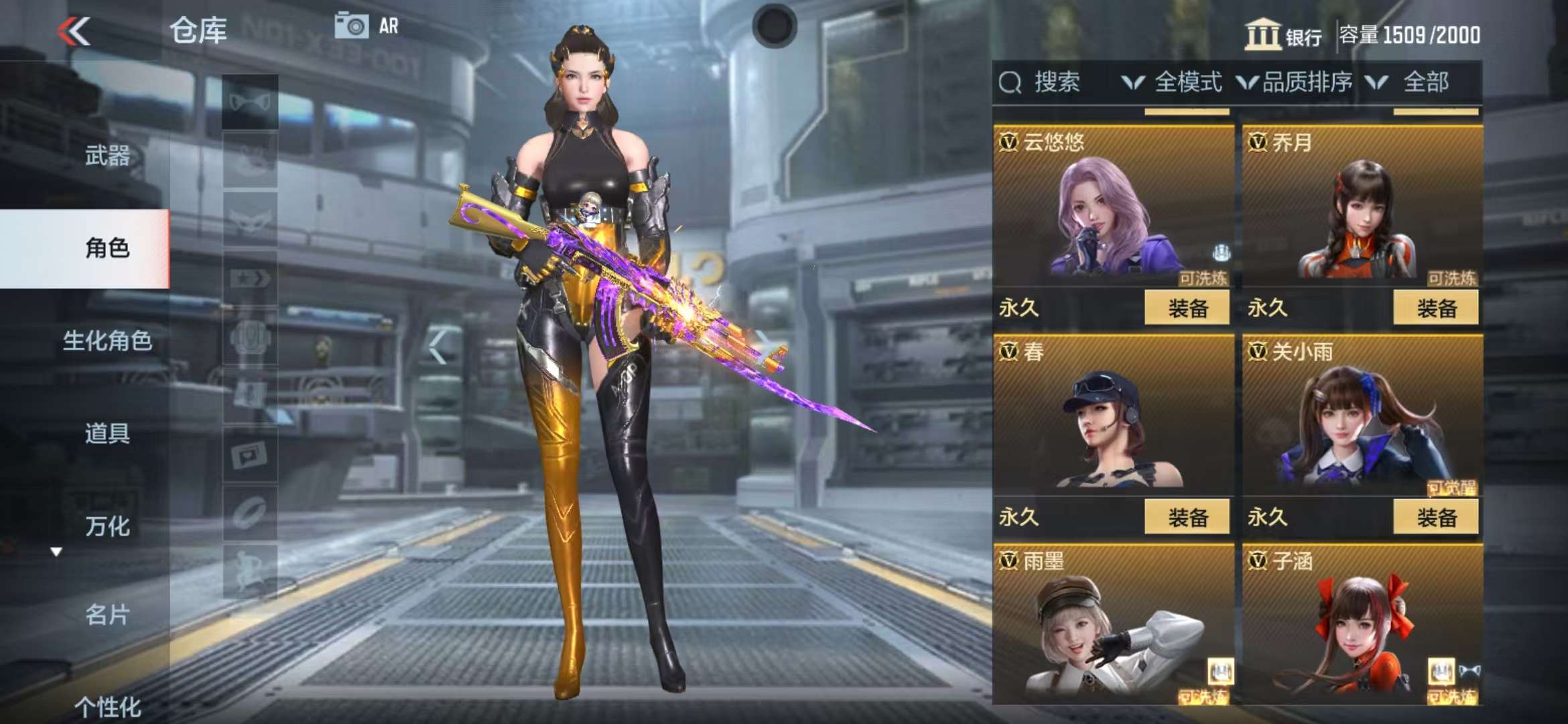
Task: Open the 全部 filter dropdown
Action: point(1411,82)
